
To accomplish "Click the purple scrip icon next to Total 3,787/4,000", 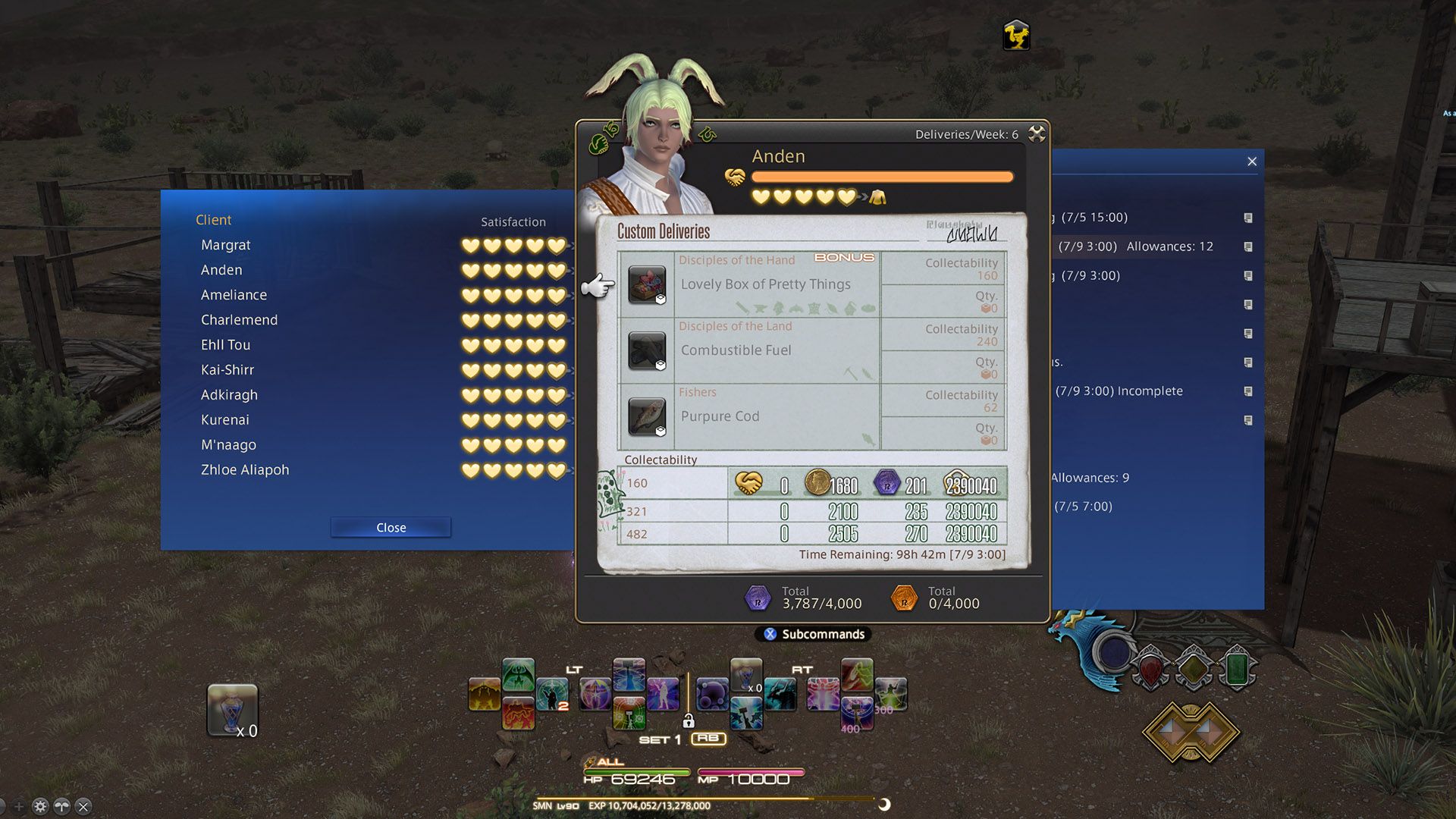I will [x=756, y=598].
